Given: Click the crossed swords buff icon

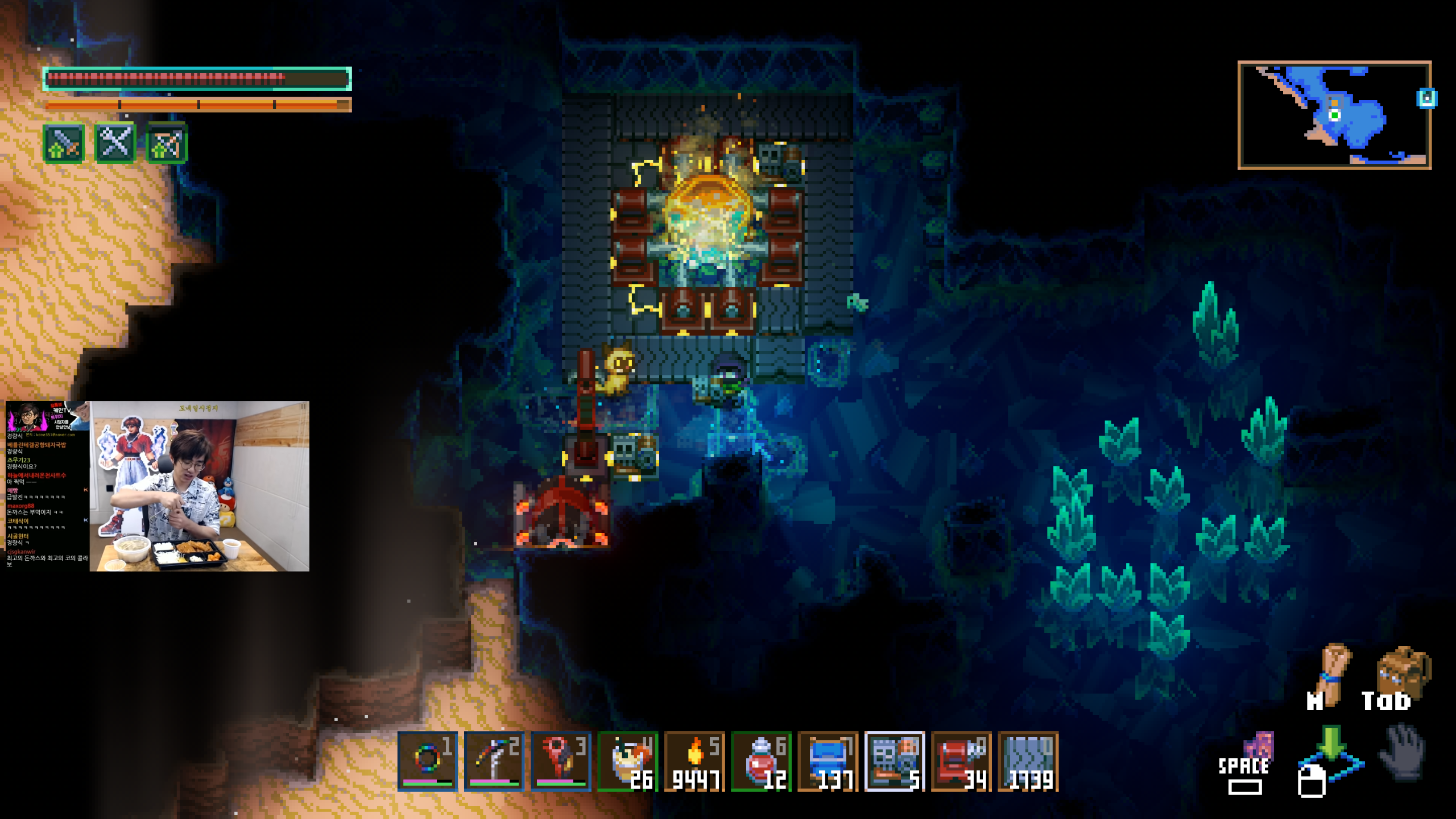Looking at the screenshot, I should [115, 144].
